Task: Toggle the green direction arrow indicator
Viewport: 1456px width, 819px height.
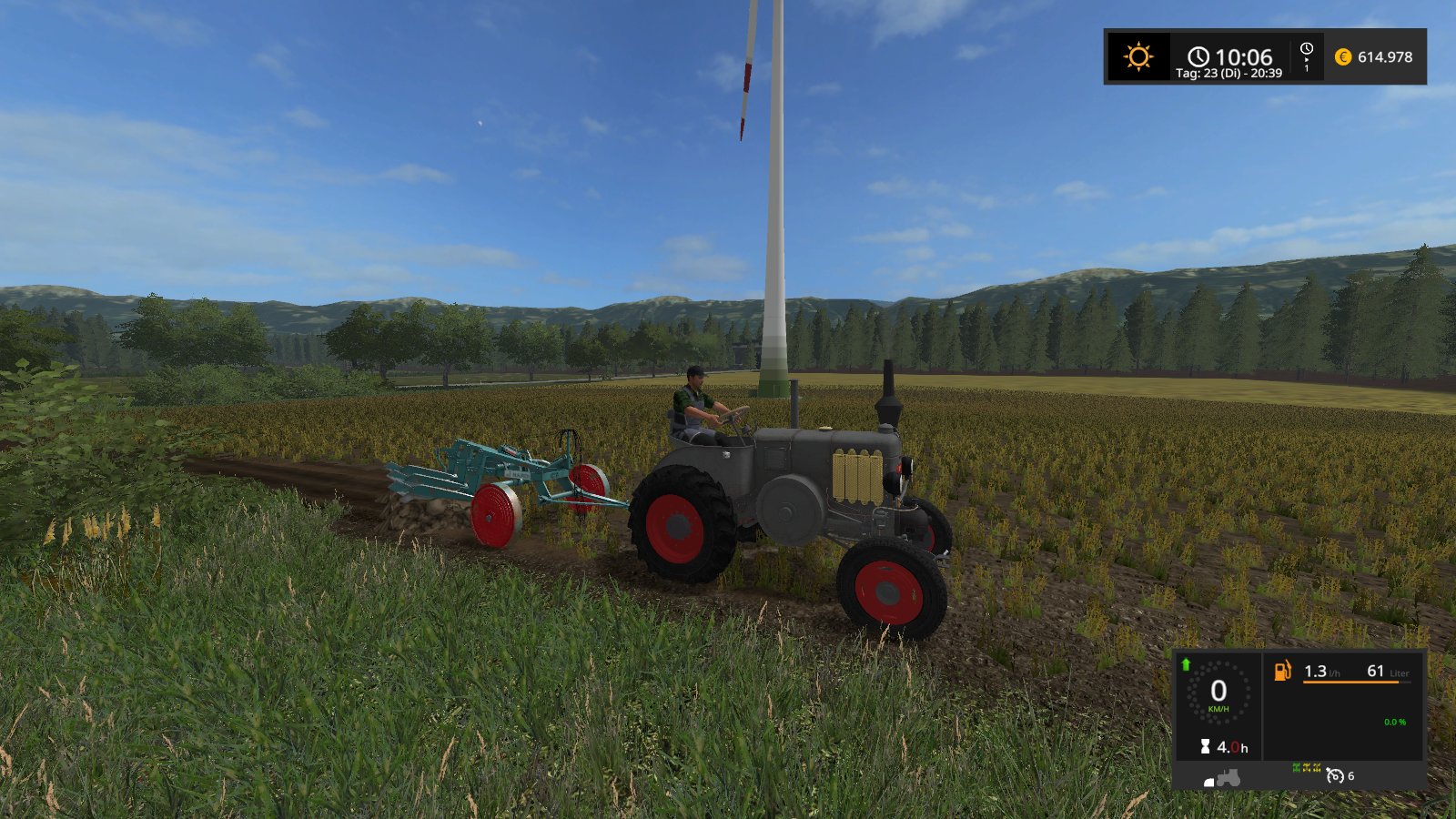Action: (x=1186, y=663)
